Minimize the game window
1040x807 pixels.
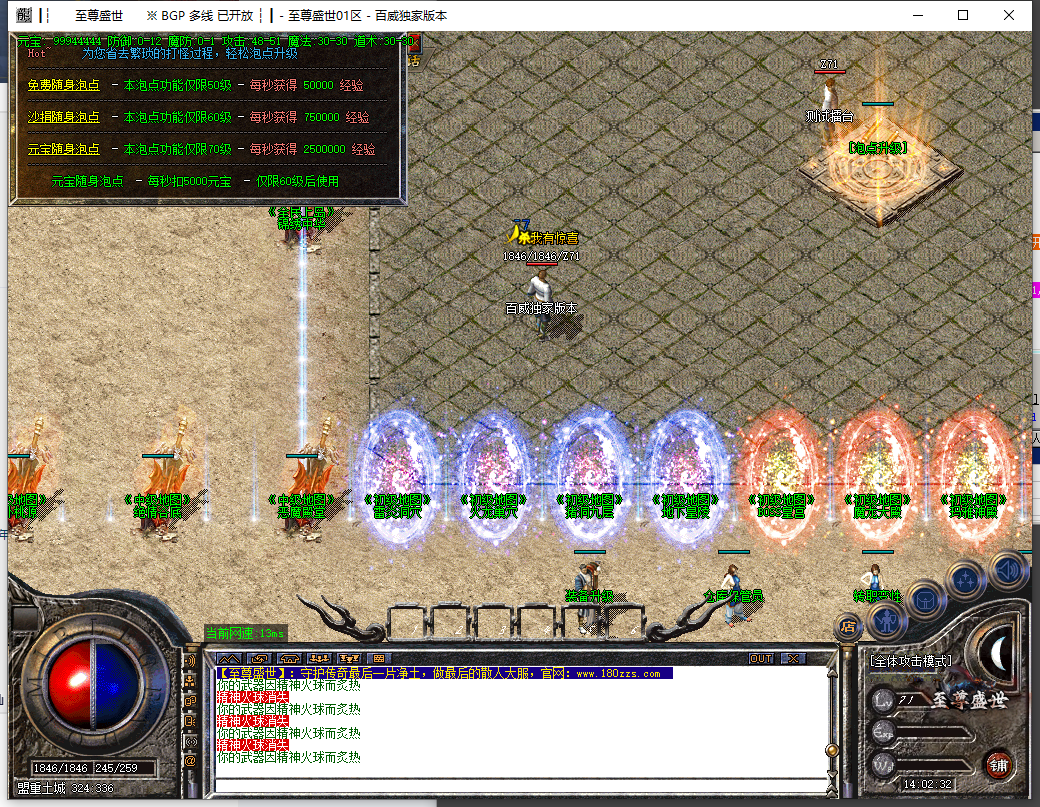pos(916,15)
